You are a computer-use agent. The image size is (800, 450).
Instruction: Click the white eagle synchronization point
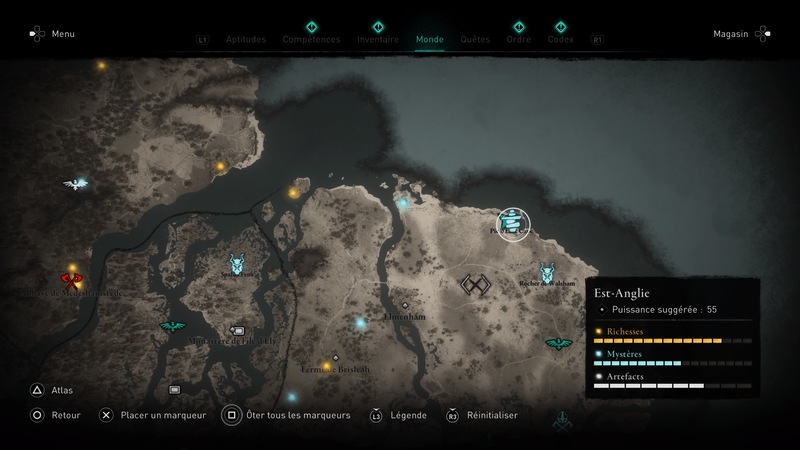click(x=74, y=183)
